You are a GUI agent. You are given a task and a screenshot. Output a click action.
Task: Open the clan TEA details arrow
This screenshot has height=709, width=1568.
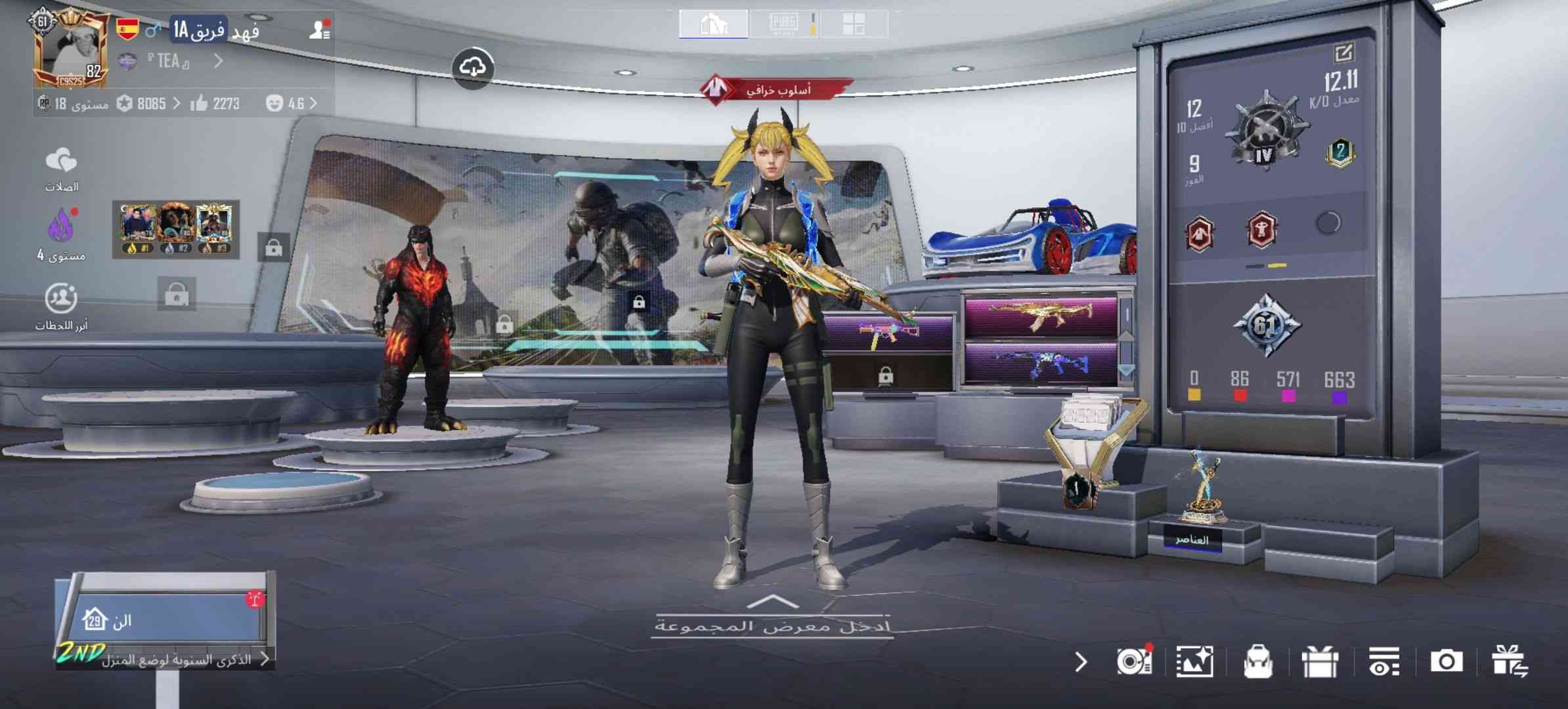click(219, 61)
